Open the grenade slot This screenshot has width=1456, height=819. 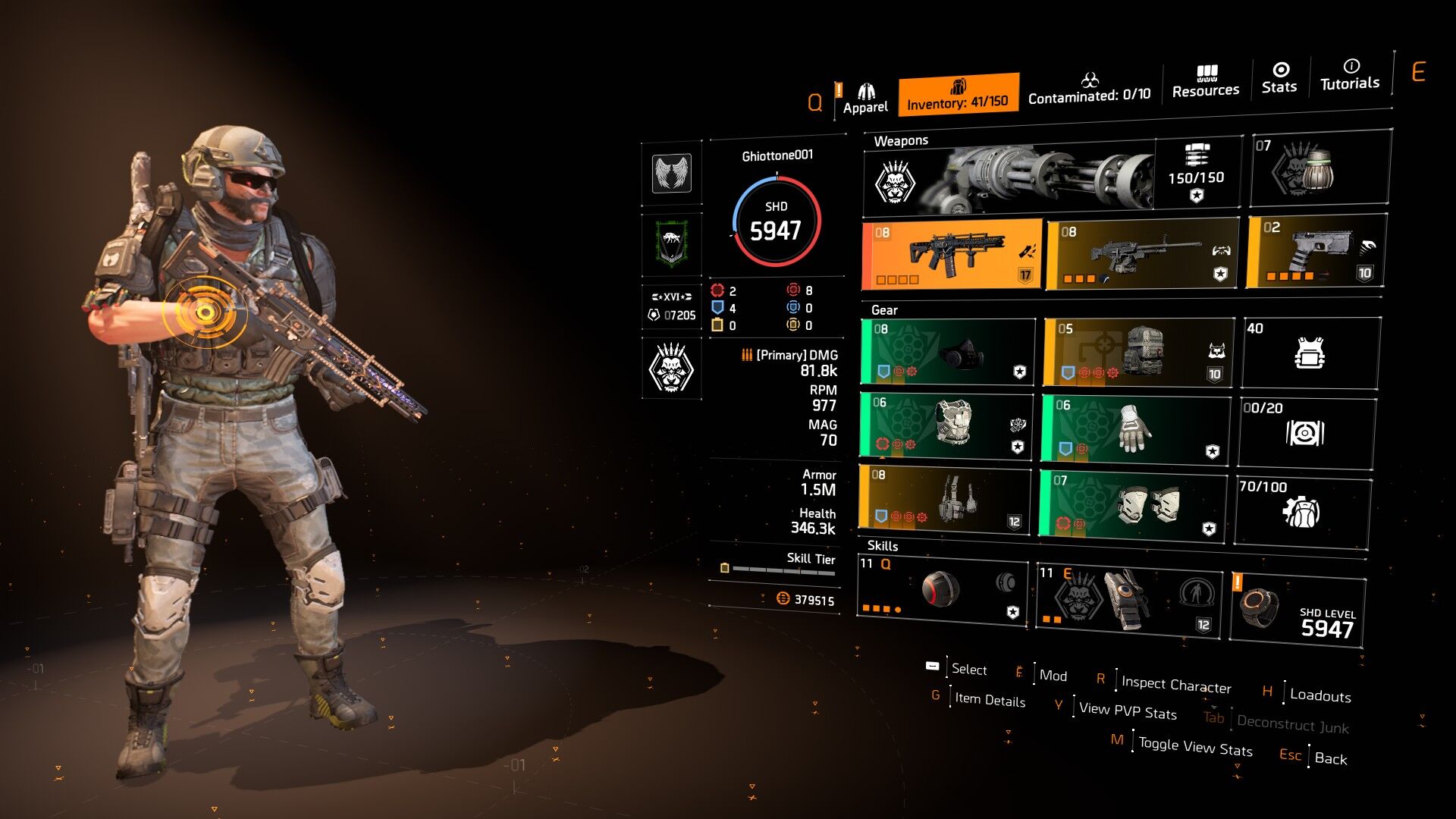coord(1319,169)
